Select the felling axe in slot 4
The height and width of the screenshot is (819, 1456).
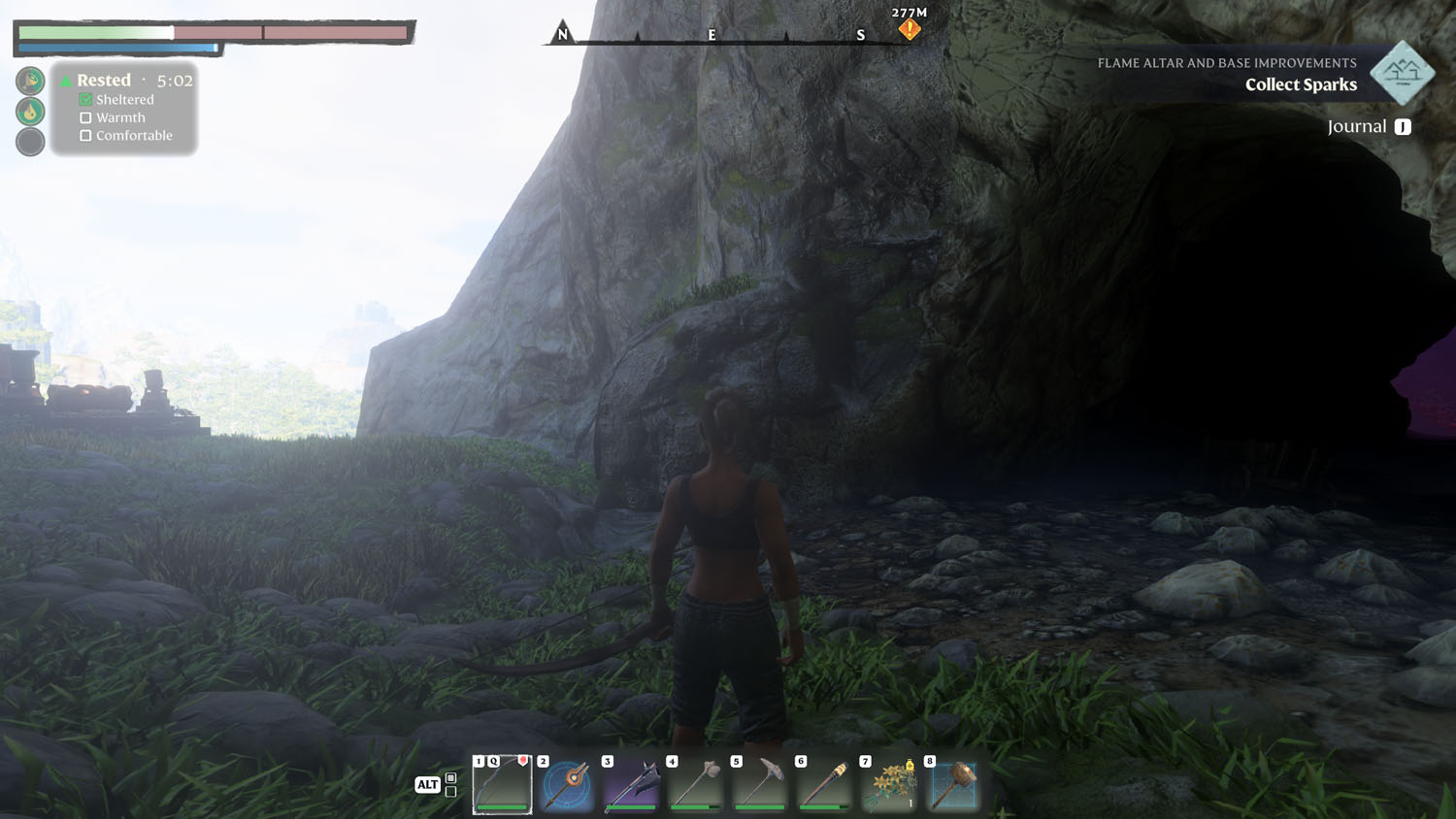[x=696, y=784]
